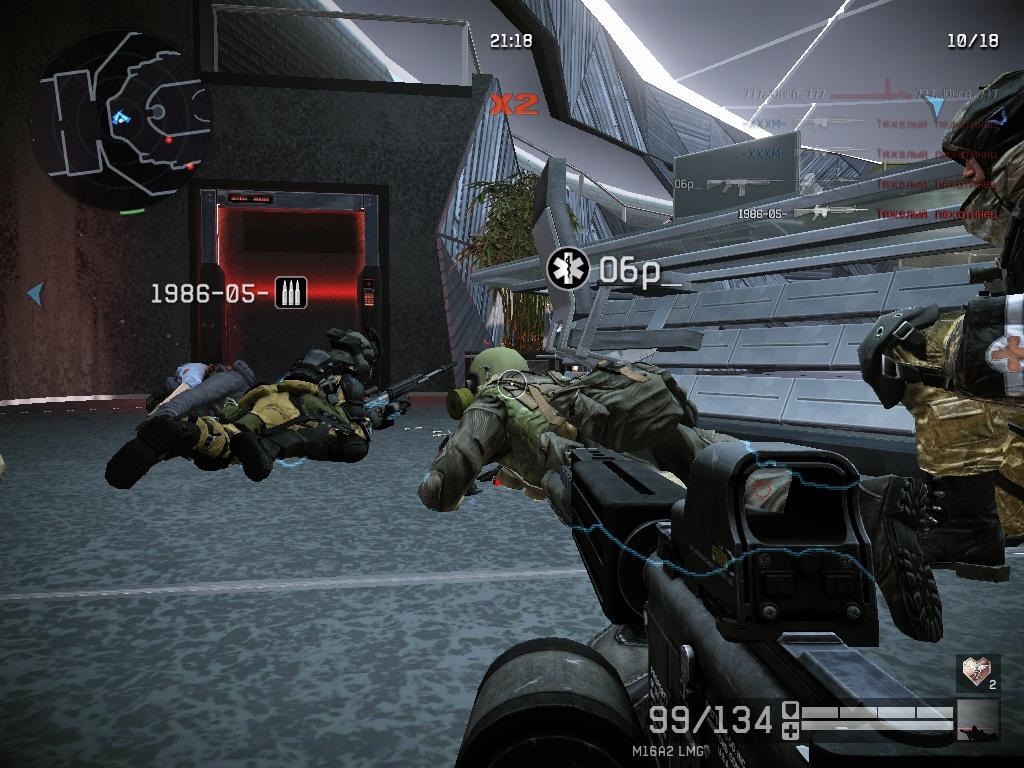Select the medic cross icon beside Обр_
Image resolution: width=1024 pixels, height=768 pixels.
coord(568,269)
